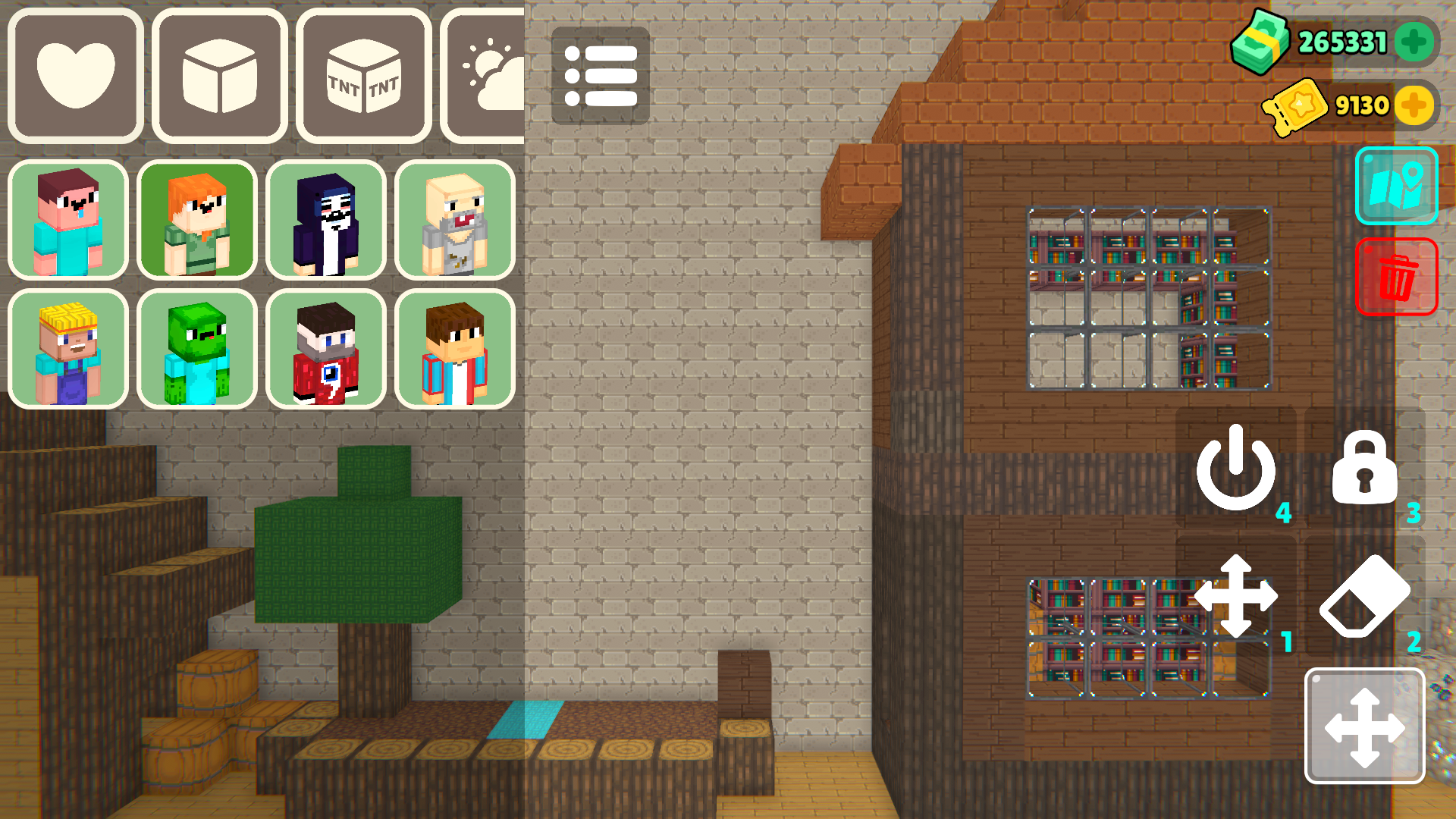
Task: Choose the red jersey character skin
Action: 325,350
